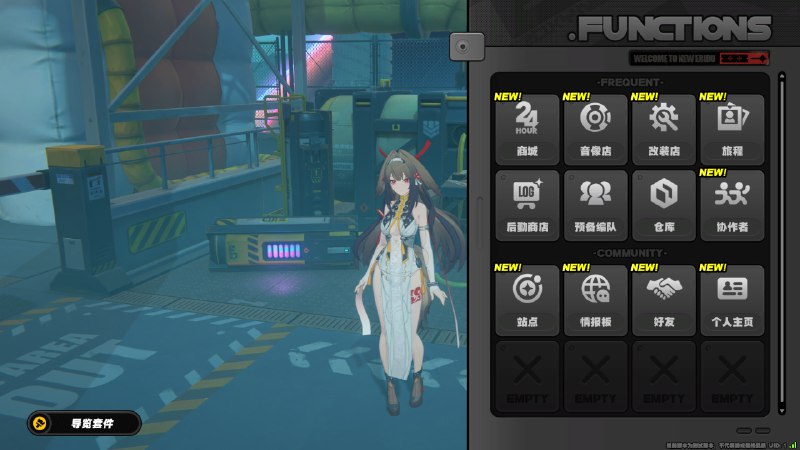Open the 个人主页 personal profile page

coord(731,299)
